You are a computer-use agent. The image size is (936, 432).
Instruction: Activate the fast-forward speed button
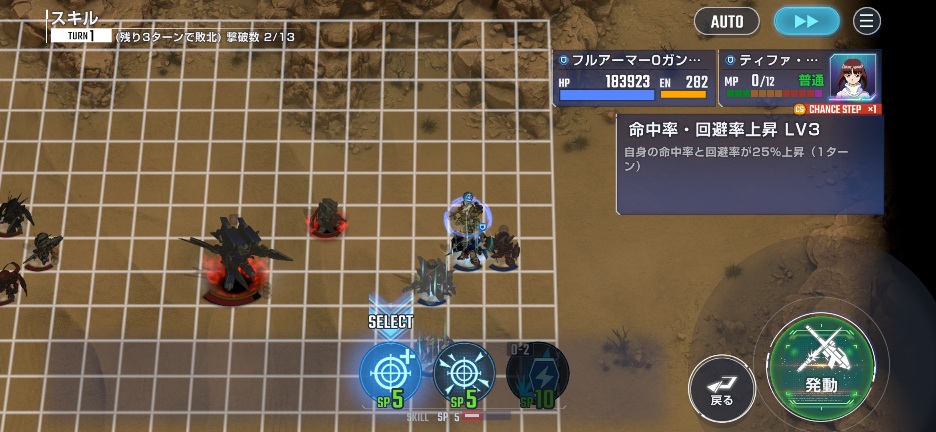[807, 20]
